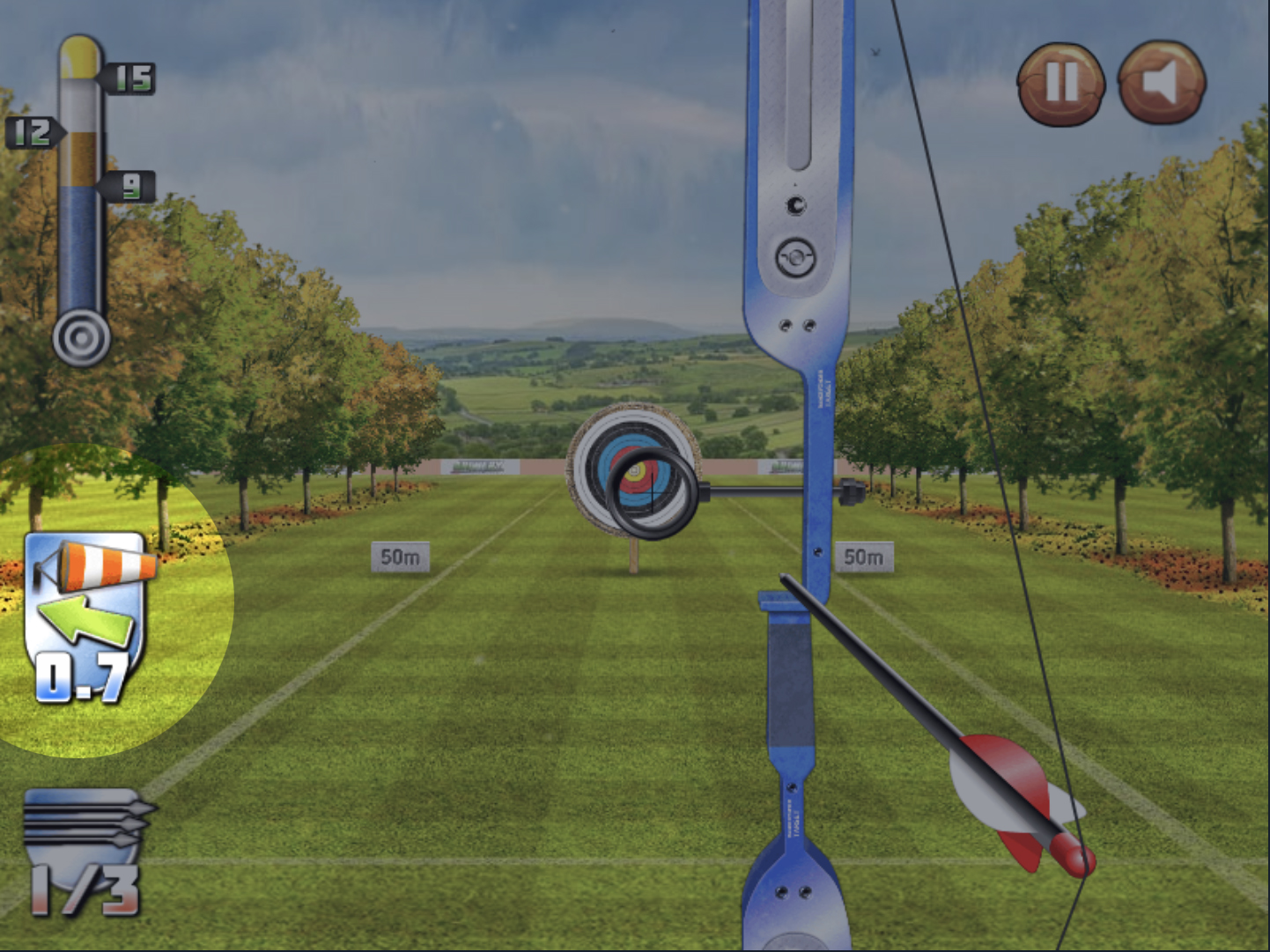The width and height of the screenshot is (1270, 952).
Task: Tap the 15 marker on the power gauge
Action: tap(130, 77)
